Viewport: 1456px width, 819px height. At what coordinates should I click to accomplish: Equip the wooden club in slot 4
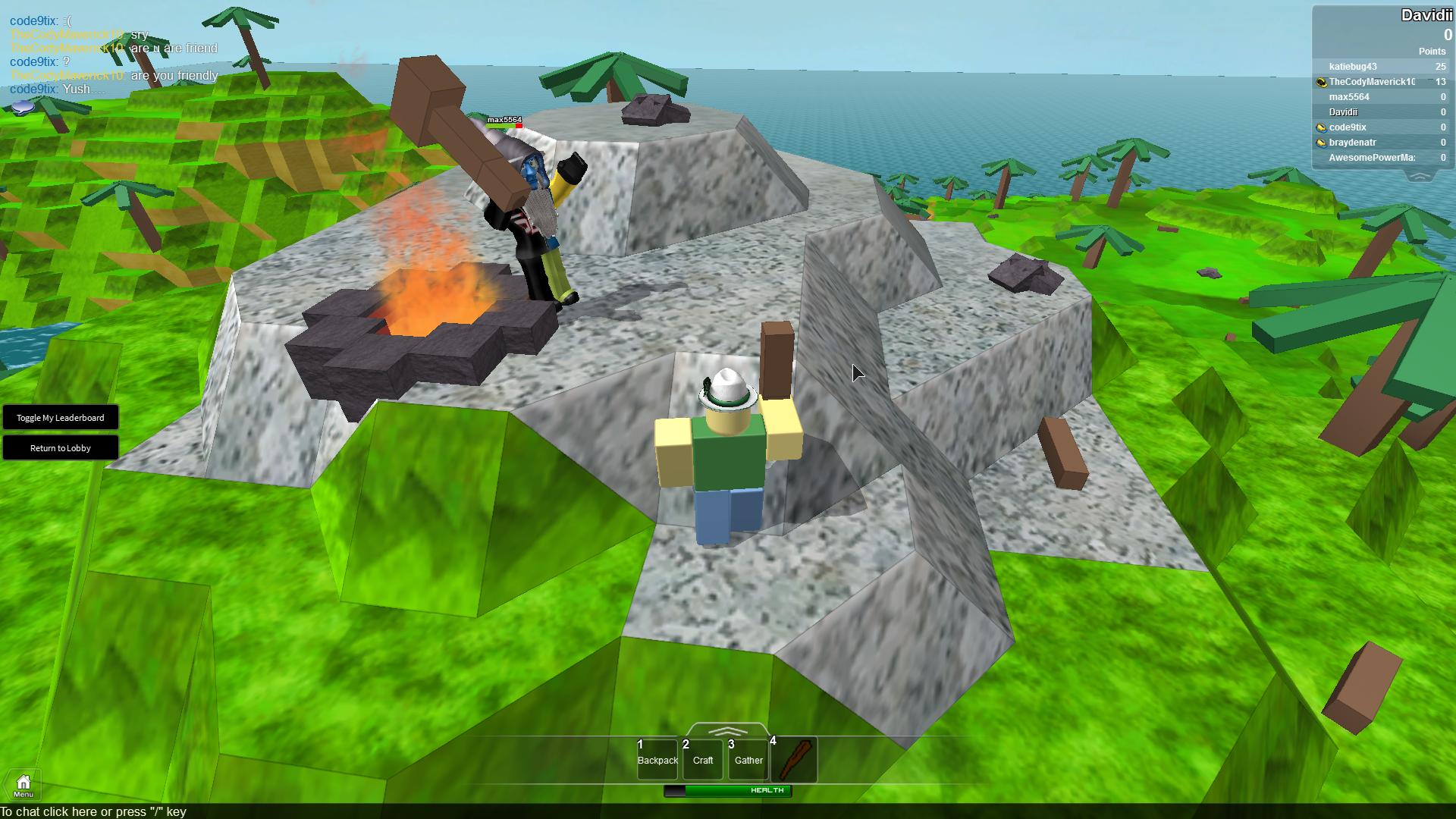click(795, 760)
